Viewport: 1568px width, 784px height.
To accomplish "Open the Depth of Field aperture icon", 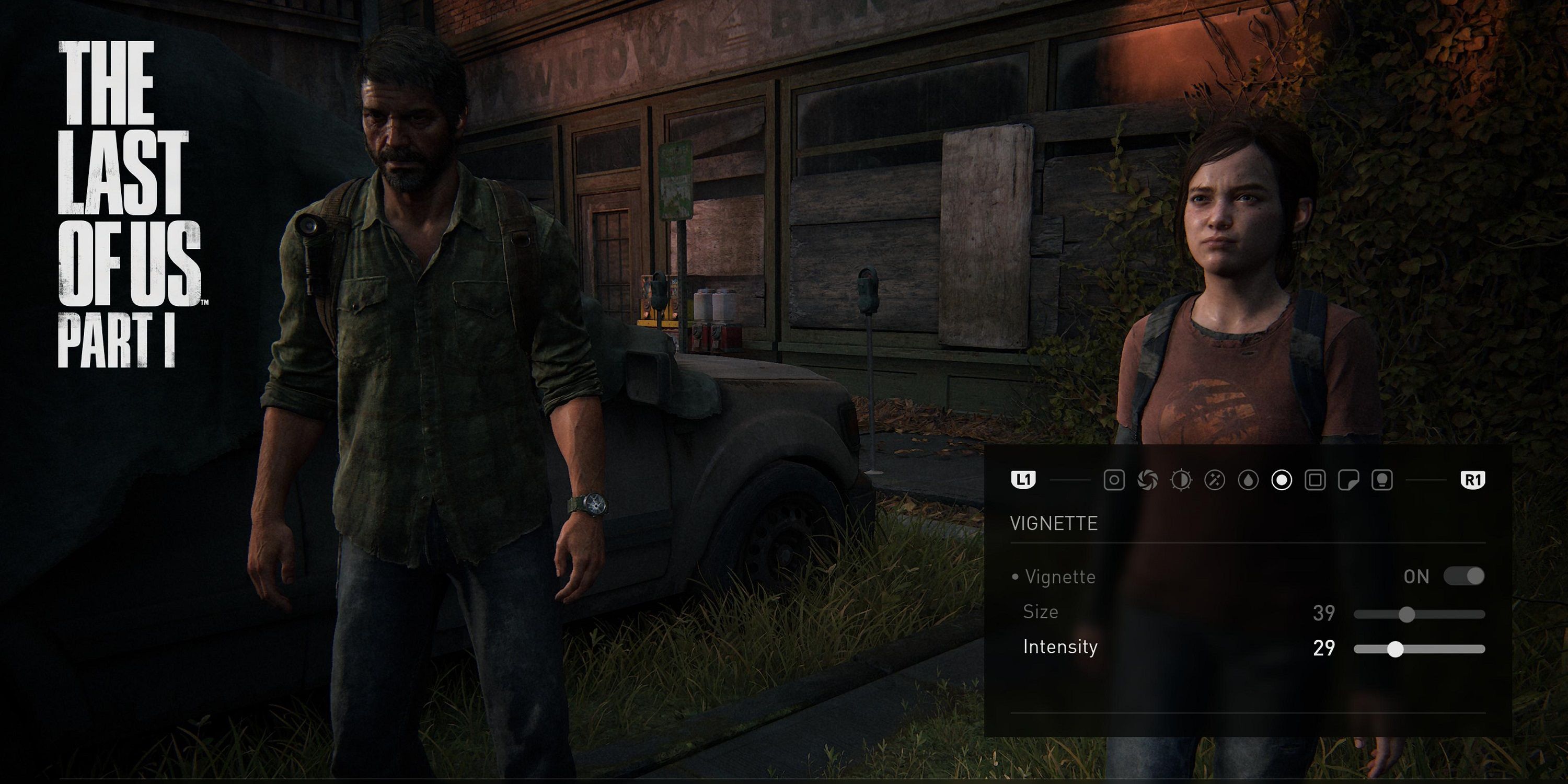I will click(1148, 481).
